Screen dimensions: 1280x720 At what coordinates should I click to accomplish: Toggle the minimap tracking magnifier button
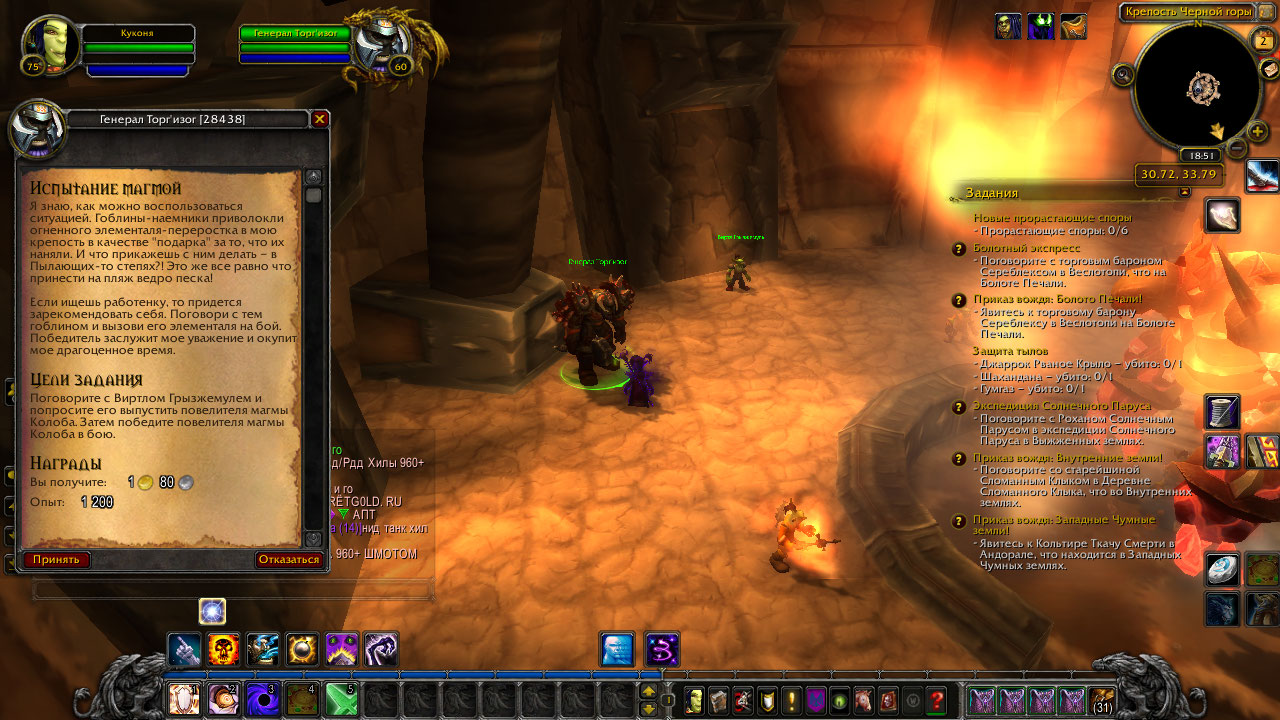click(x=1123, y=74)
